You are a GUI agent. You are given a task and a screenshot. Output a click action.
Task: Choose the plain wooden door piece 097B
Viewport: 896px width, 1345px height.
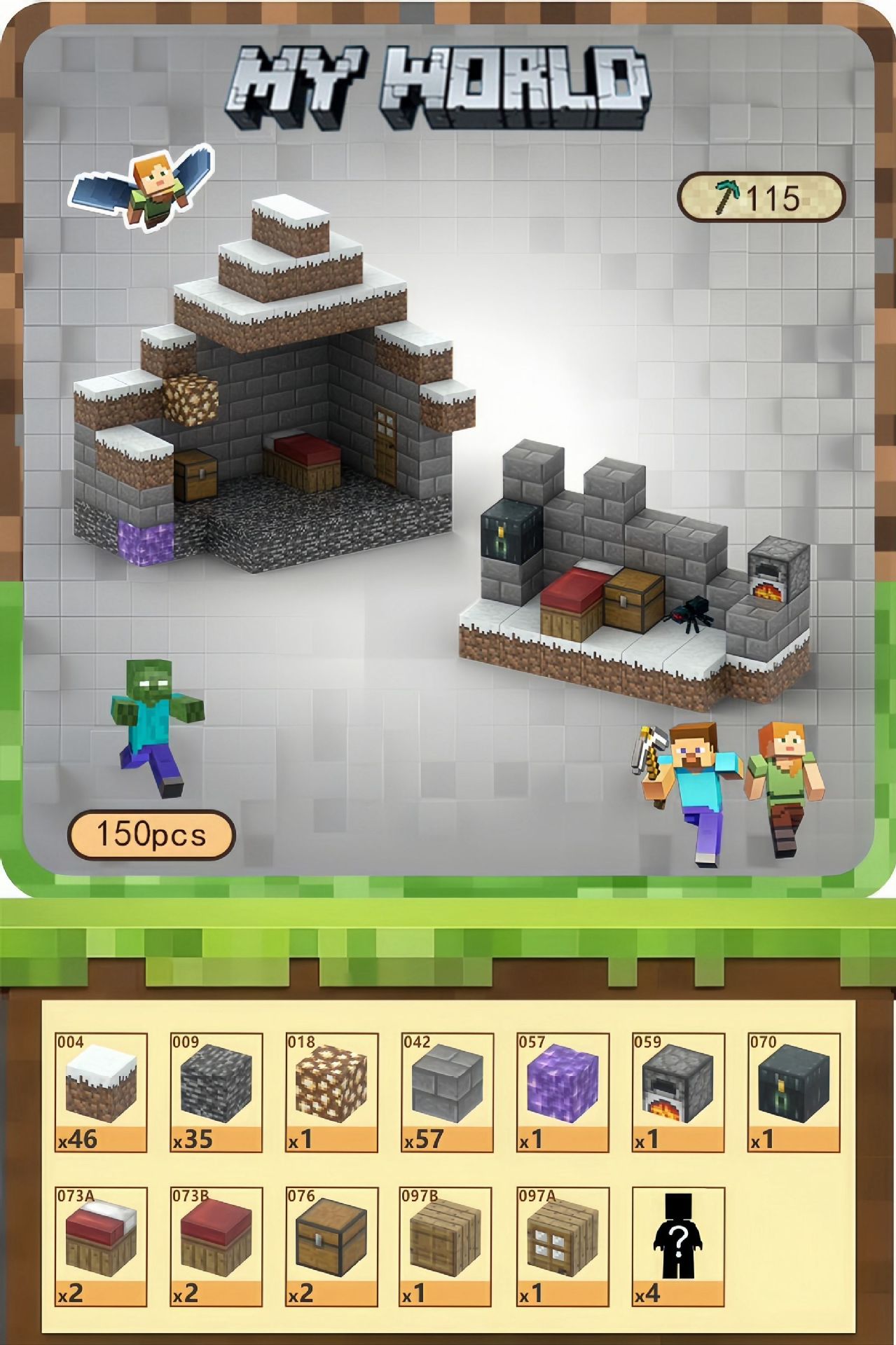pos(447,1246)
